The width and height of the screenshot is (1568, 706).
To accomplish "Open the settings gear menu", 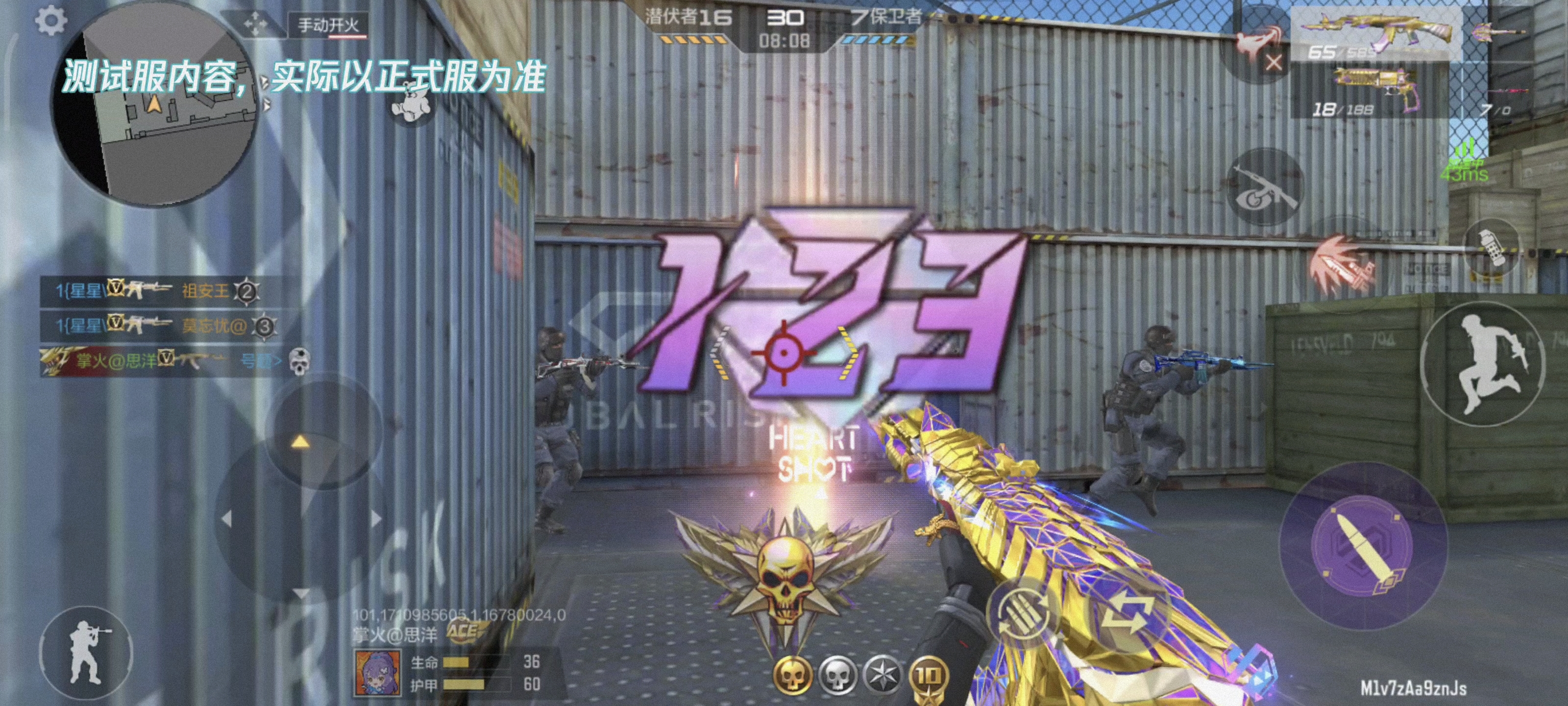I will point(50,21).
